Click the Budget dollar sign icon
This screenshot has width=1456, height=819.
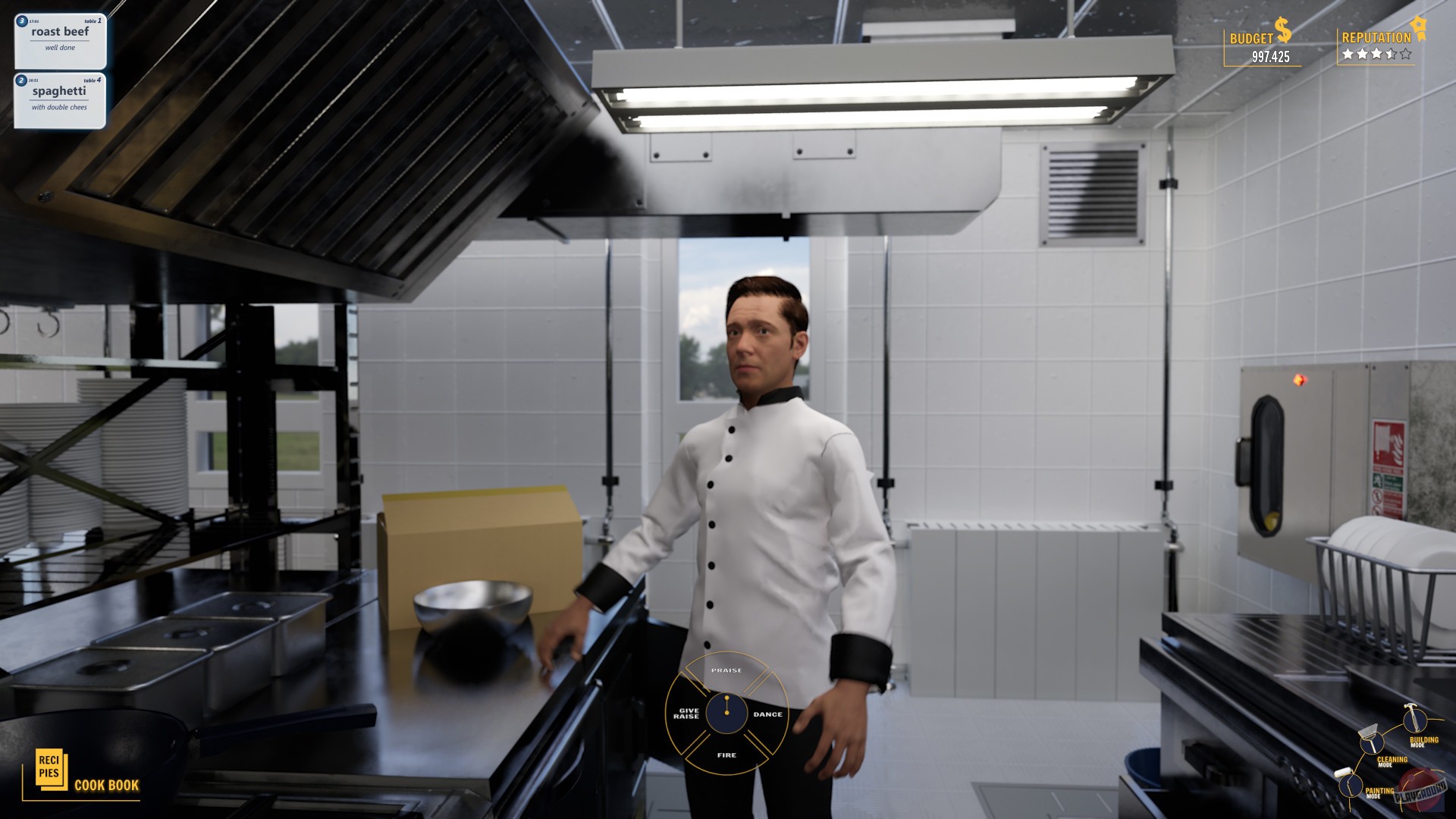tap(1283, 30)
